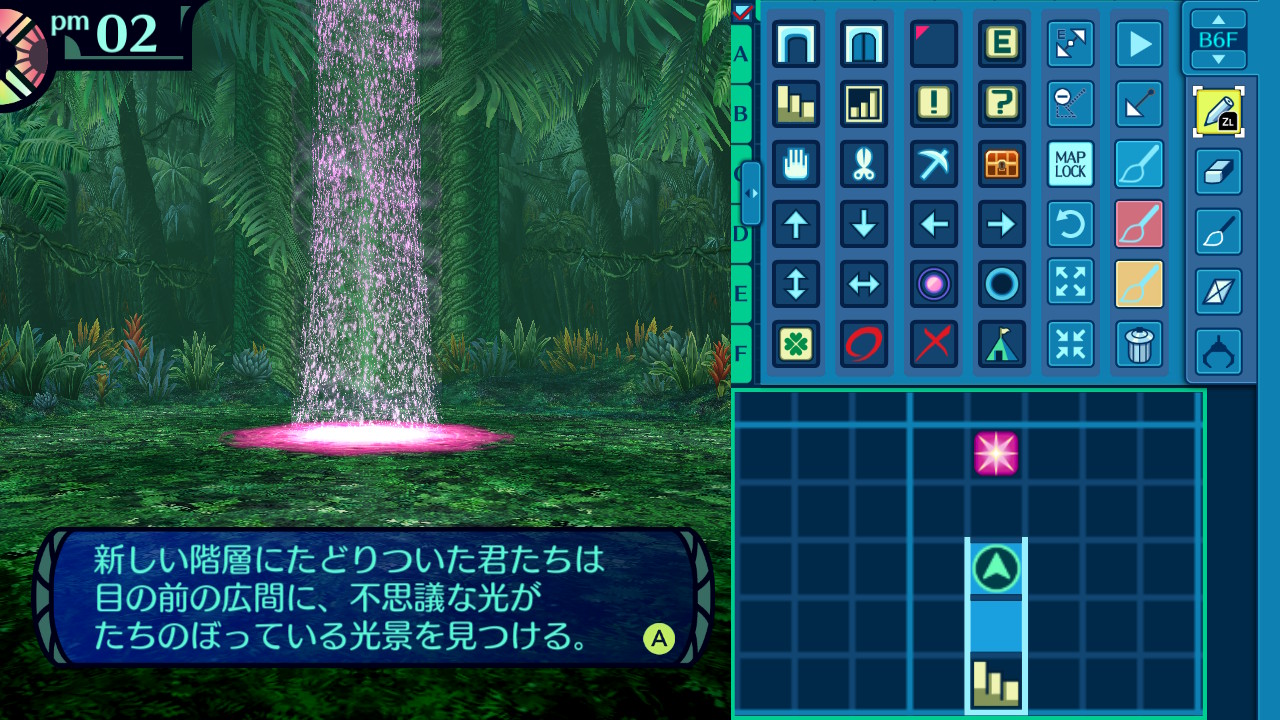The height and width of the screenshot is (720, 1280).
Task: Select the MAP LOCK button
Action: pos(1070,164)
